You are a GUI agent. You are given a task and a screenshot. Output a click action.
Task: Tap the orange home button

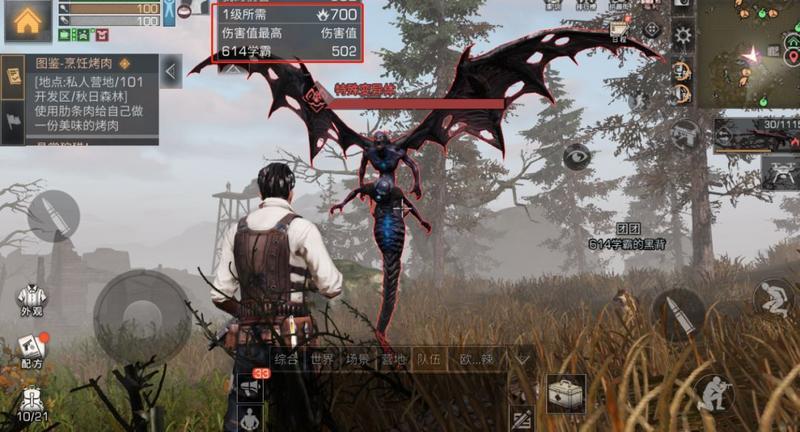tap(28, 21)
